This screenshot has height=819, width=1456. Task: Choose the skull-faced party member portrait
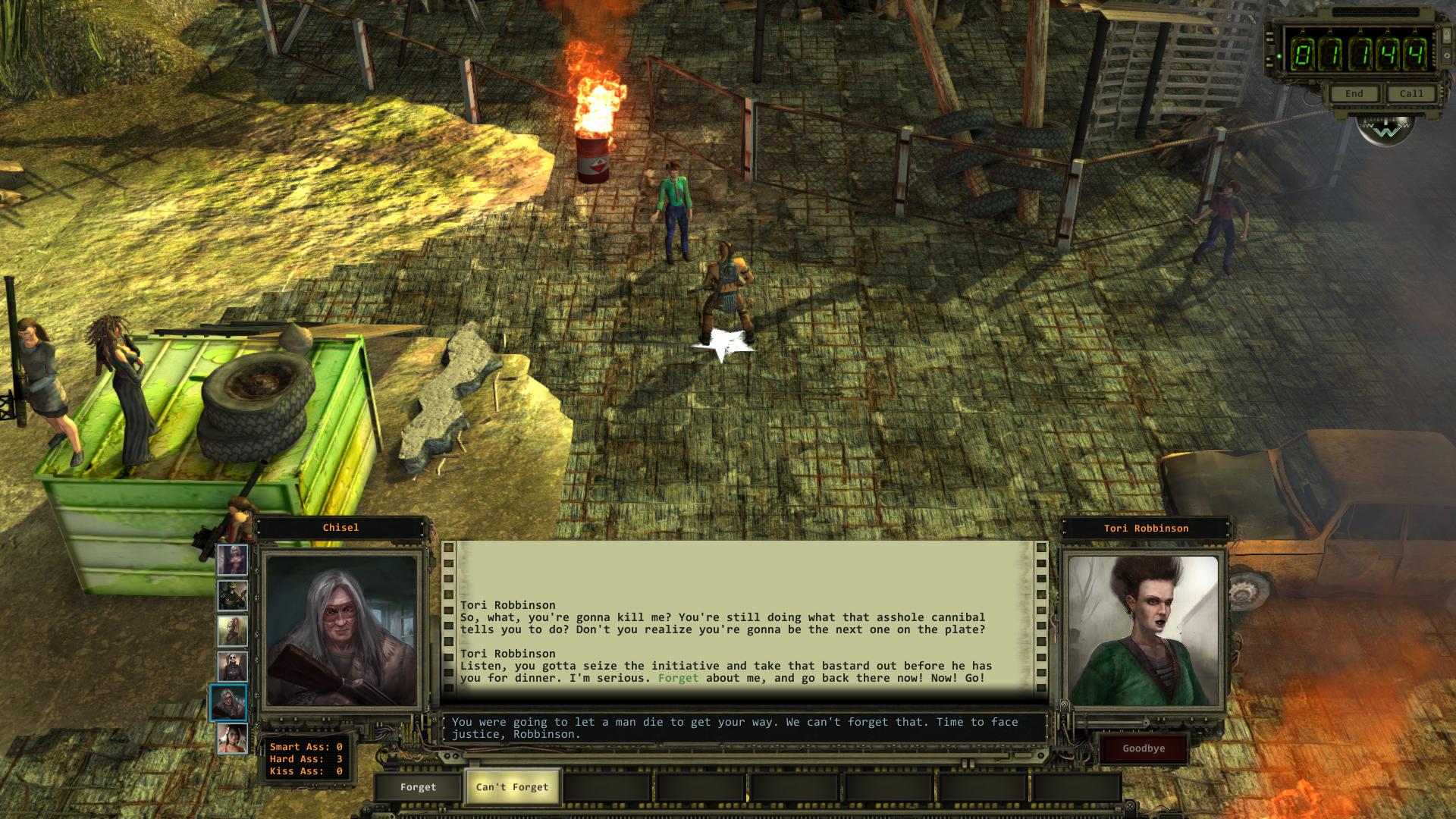point(232,667)
